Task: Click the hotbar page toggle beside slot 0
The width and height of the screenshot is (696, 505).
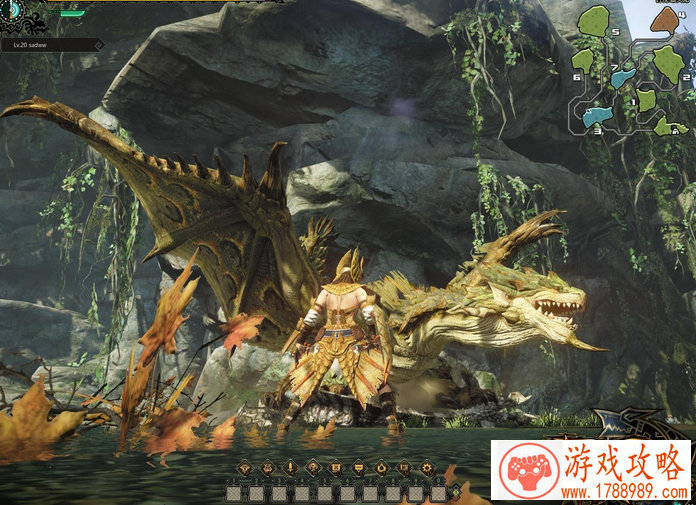Action: tap(457, 492)
